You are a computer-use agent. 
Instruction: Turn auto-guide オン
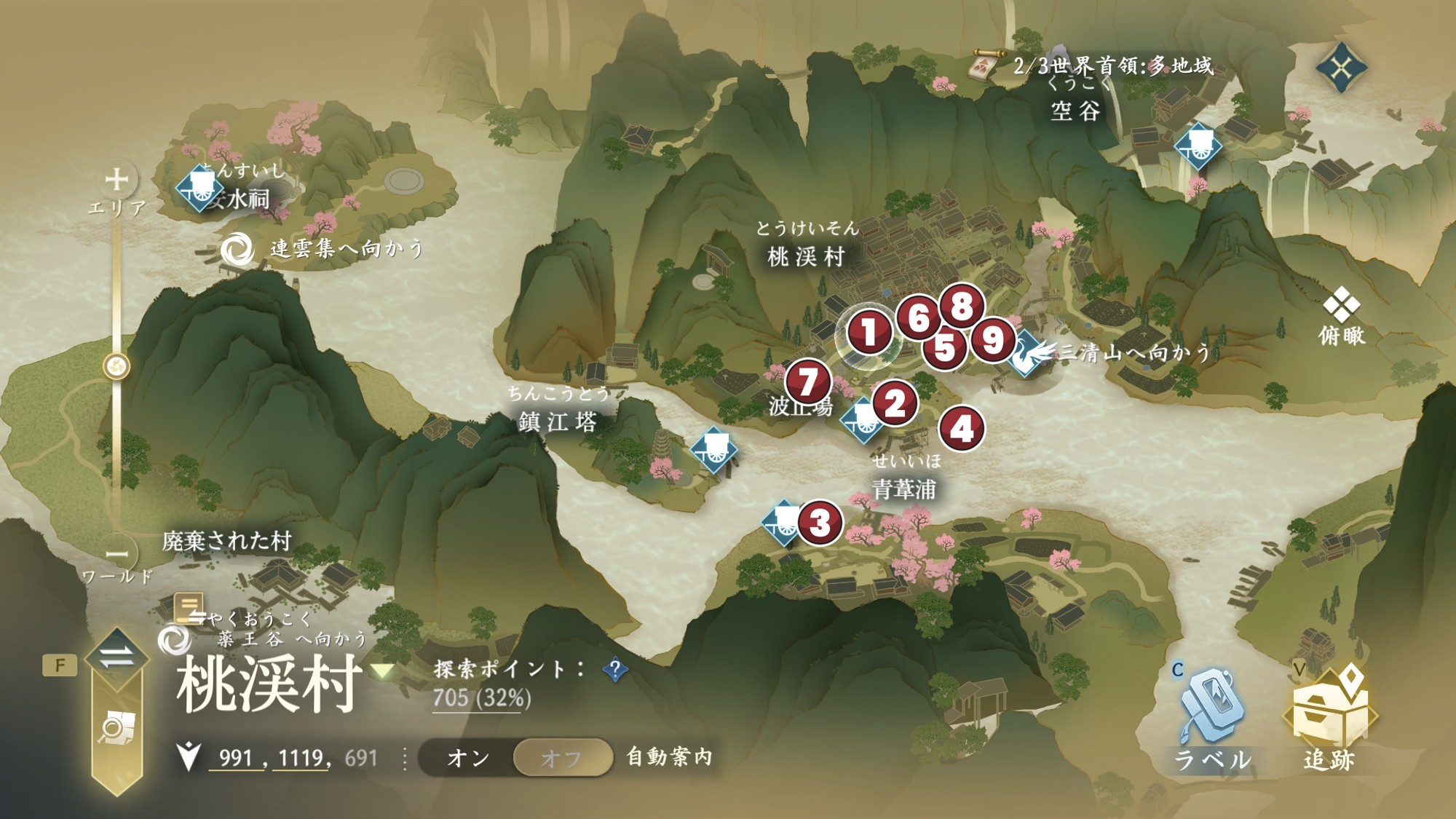pos(469,758)
